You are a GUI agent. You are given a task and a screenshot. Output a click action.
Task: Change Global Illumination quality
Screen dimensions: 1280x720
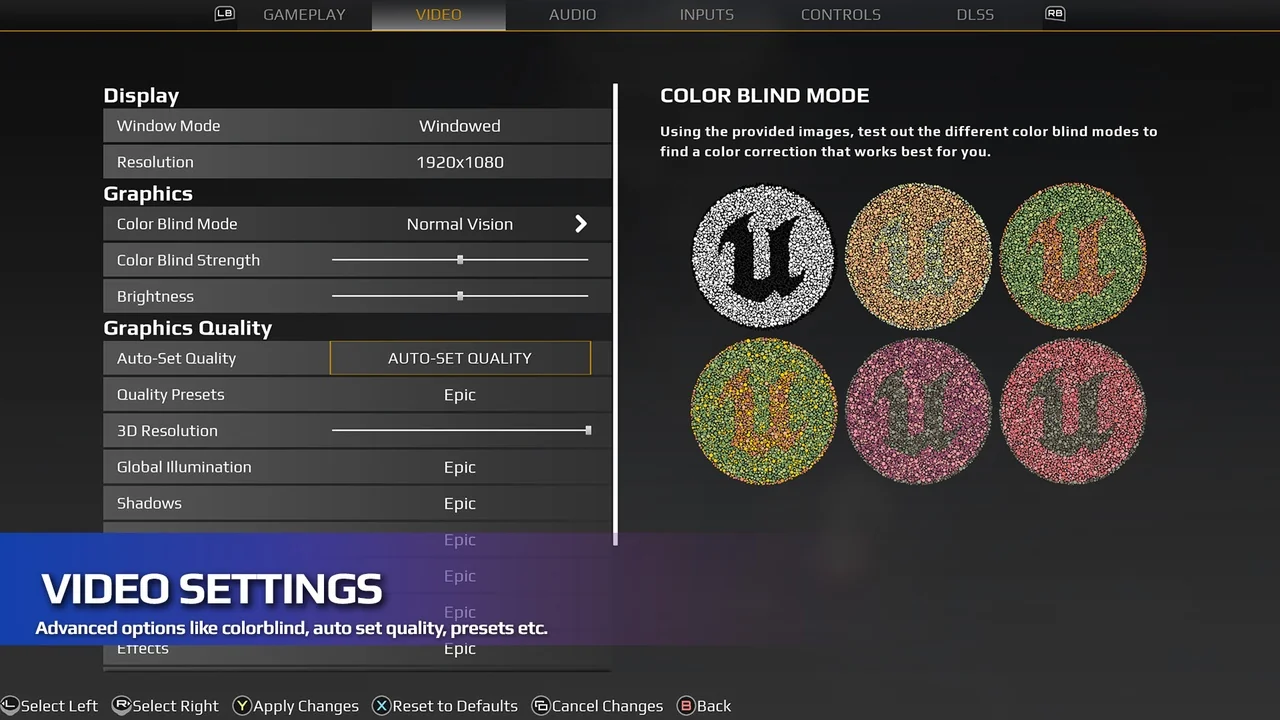coord(459,467)
